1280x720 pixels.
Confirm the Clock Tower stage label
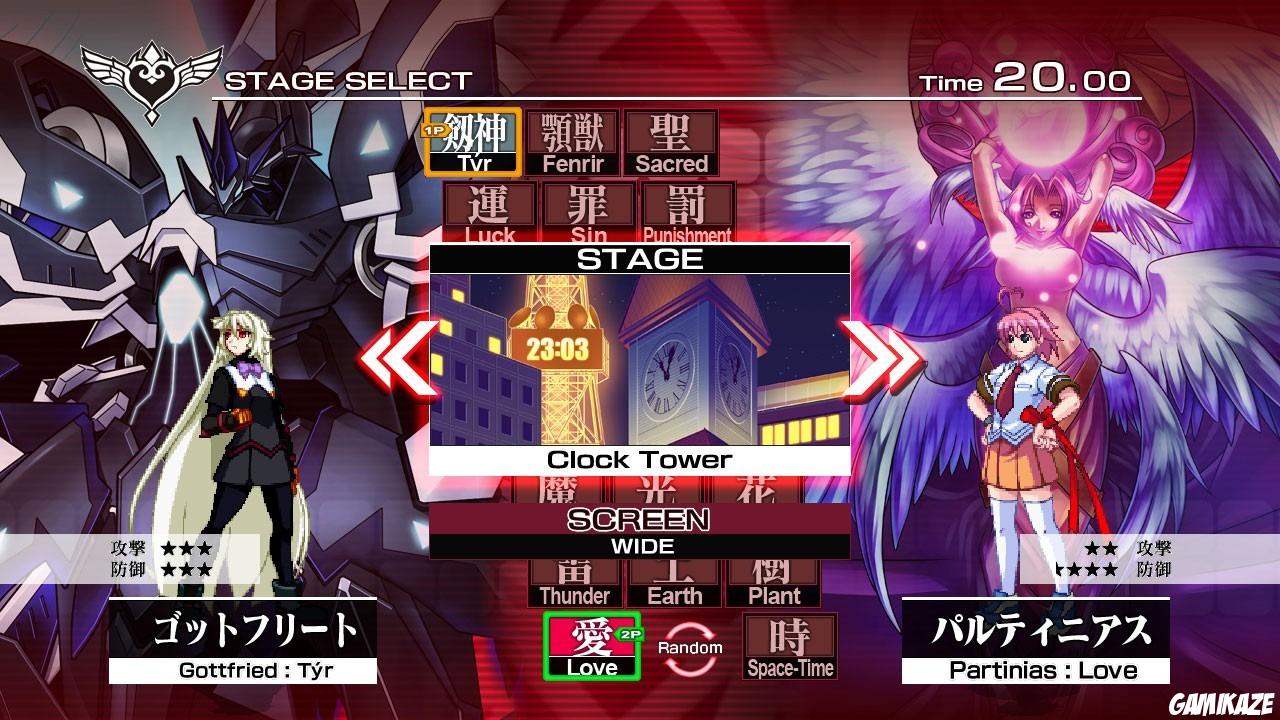coord(640,459)
